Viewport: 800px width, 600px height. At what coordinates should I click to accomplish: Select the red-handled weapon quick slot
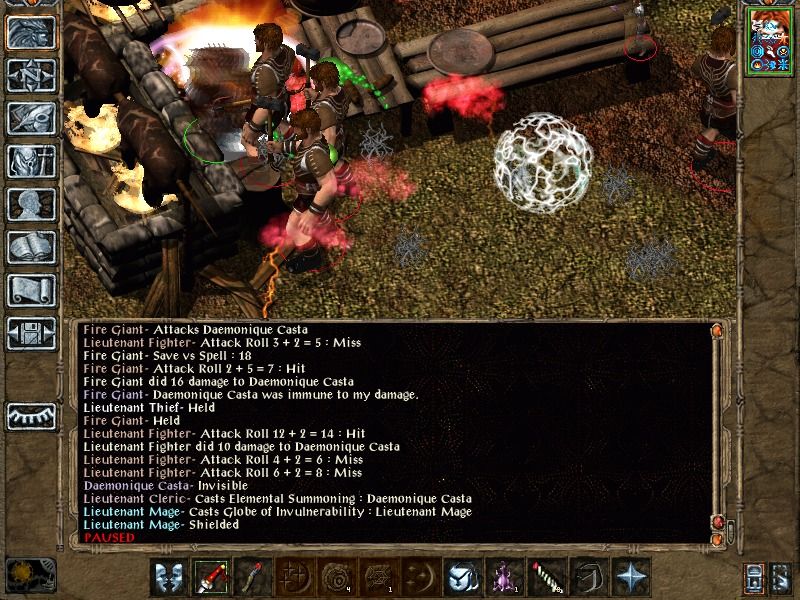click(212, 577)
